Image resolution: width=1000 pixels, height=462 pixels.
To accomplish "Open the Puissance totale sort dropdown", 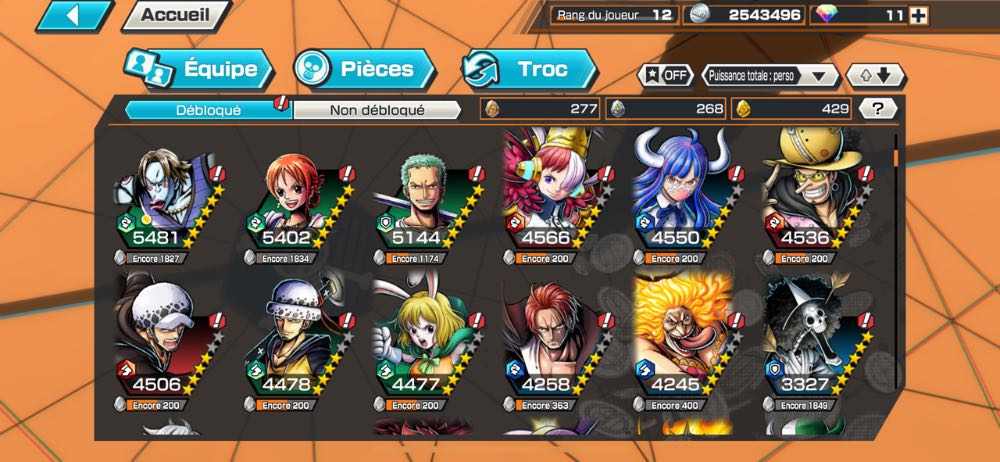I will coord(769,76).
